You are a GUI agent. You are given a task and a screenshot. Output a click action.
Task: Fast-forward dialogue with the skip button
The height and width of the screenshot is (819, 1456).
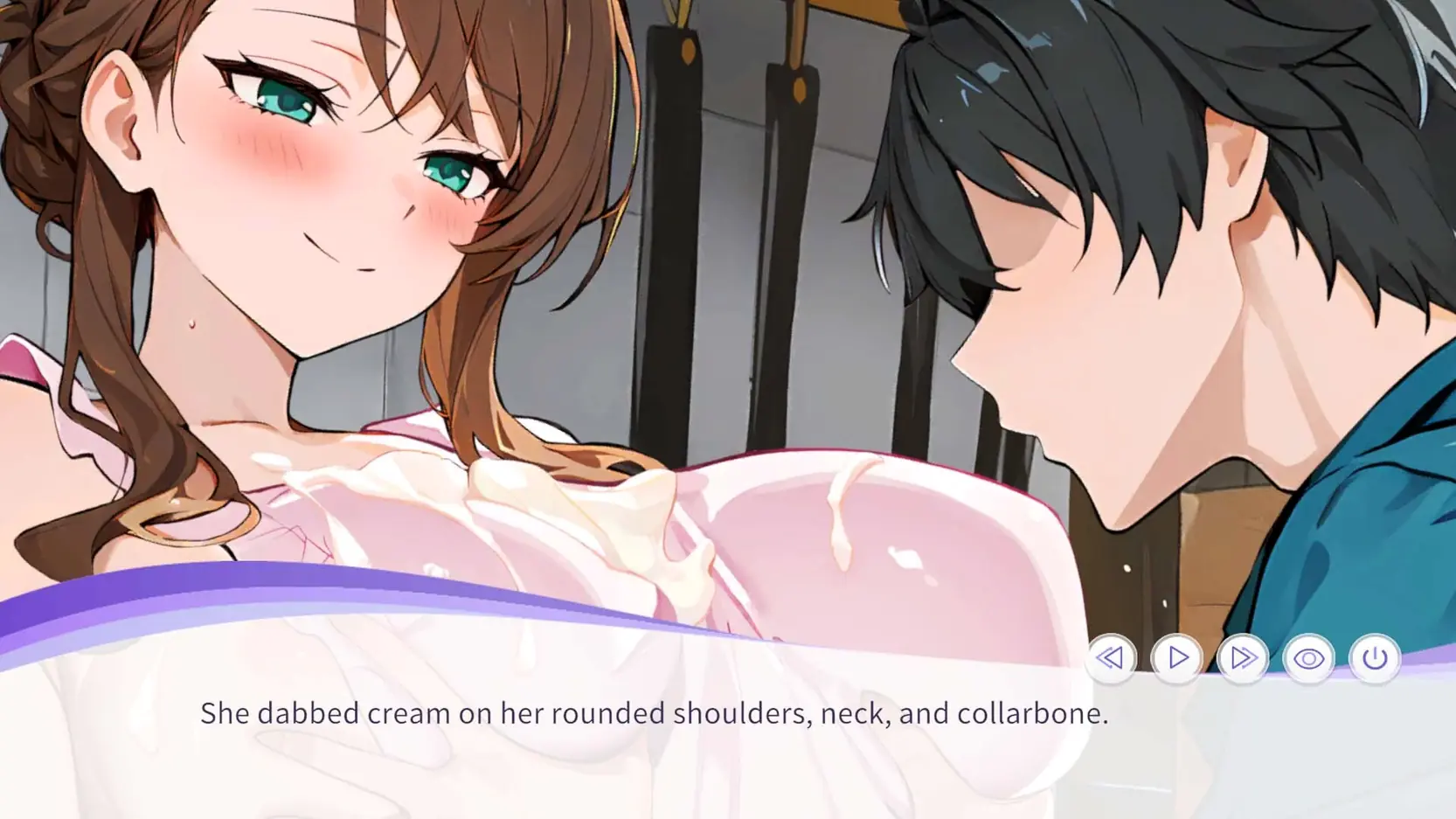(1243, 657)
